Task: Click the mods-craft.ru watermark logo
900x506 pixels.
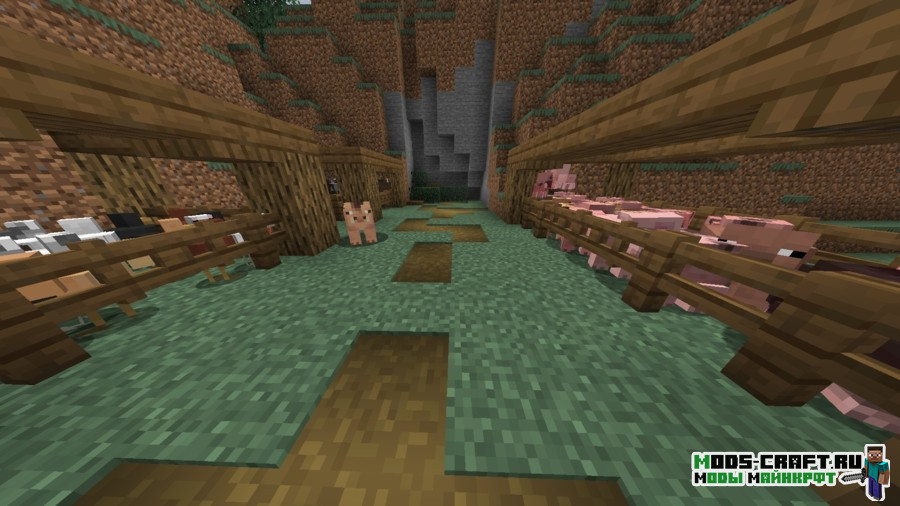Action: point(789,471)
